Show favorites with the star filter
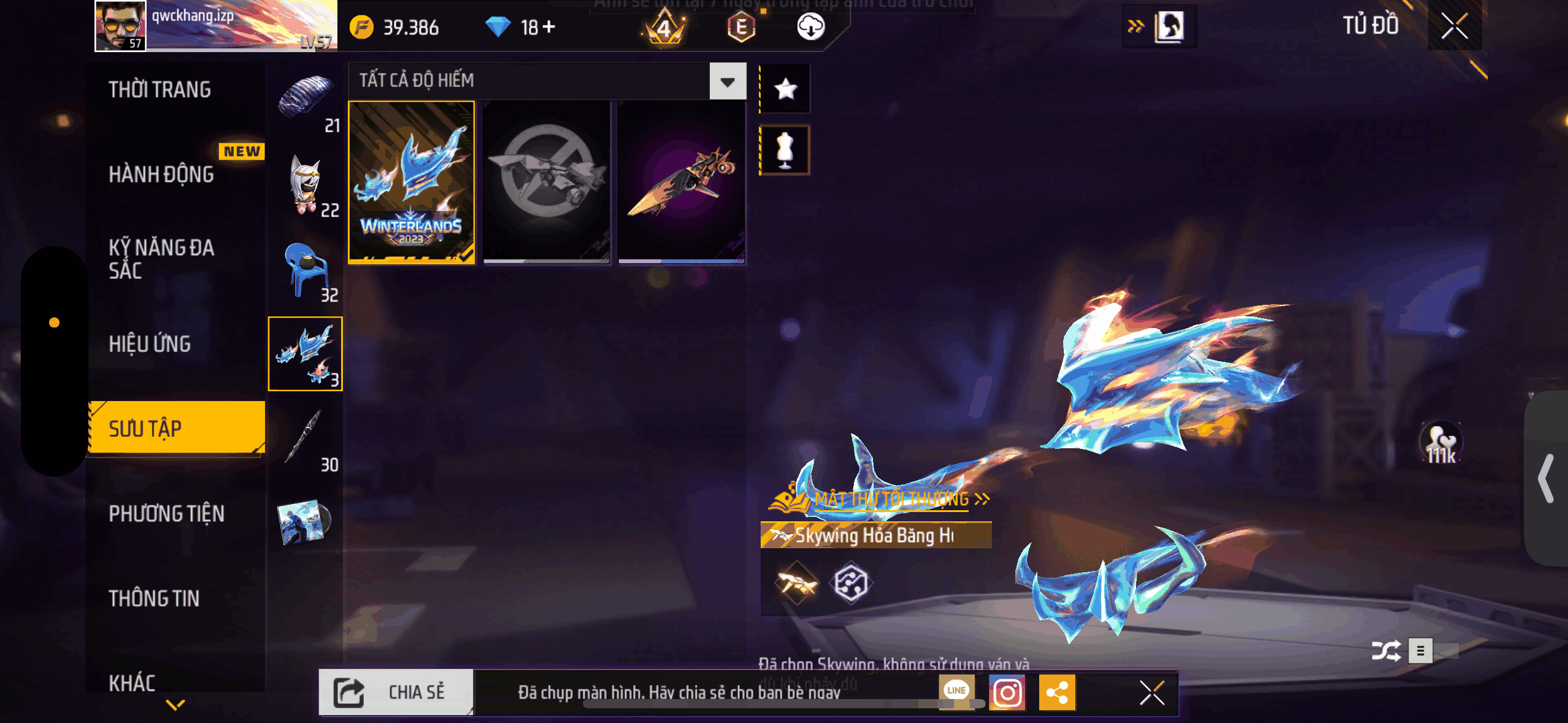1568x723 pixels. [785, 90]
